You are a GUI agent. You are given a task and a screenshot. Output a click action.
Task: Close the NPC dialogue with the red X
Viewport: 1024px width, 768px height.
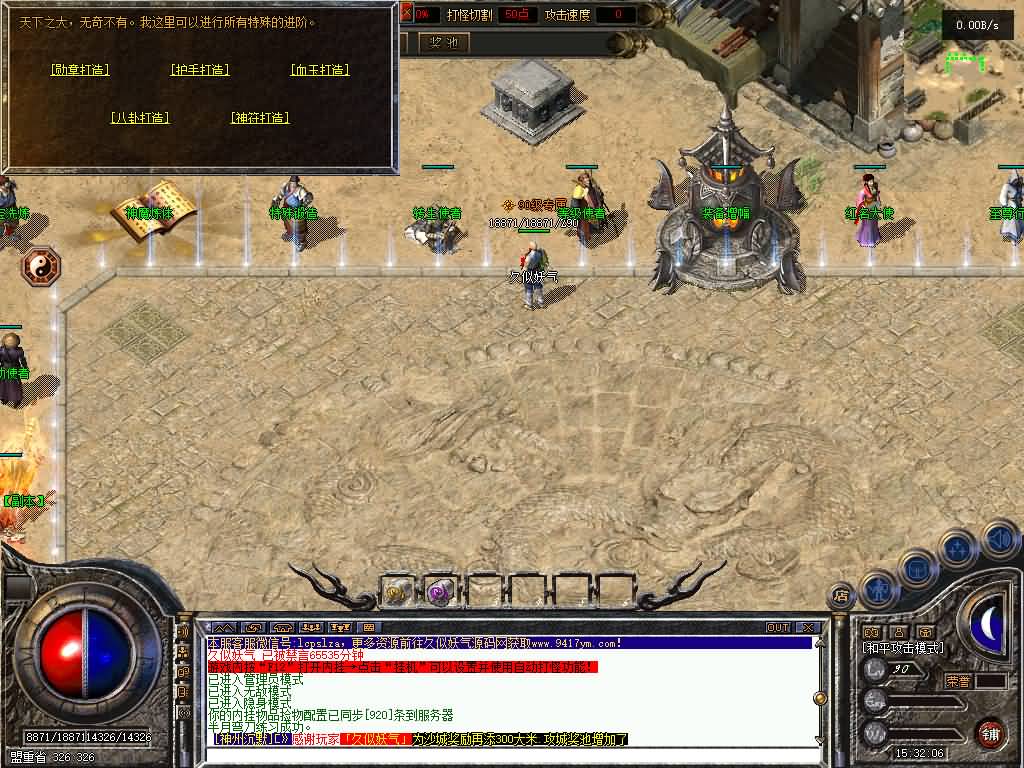[x=406, y=14]
